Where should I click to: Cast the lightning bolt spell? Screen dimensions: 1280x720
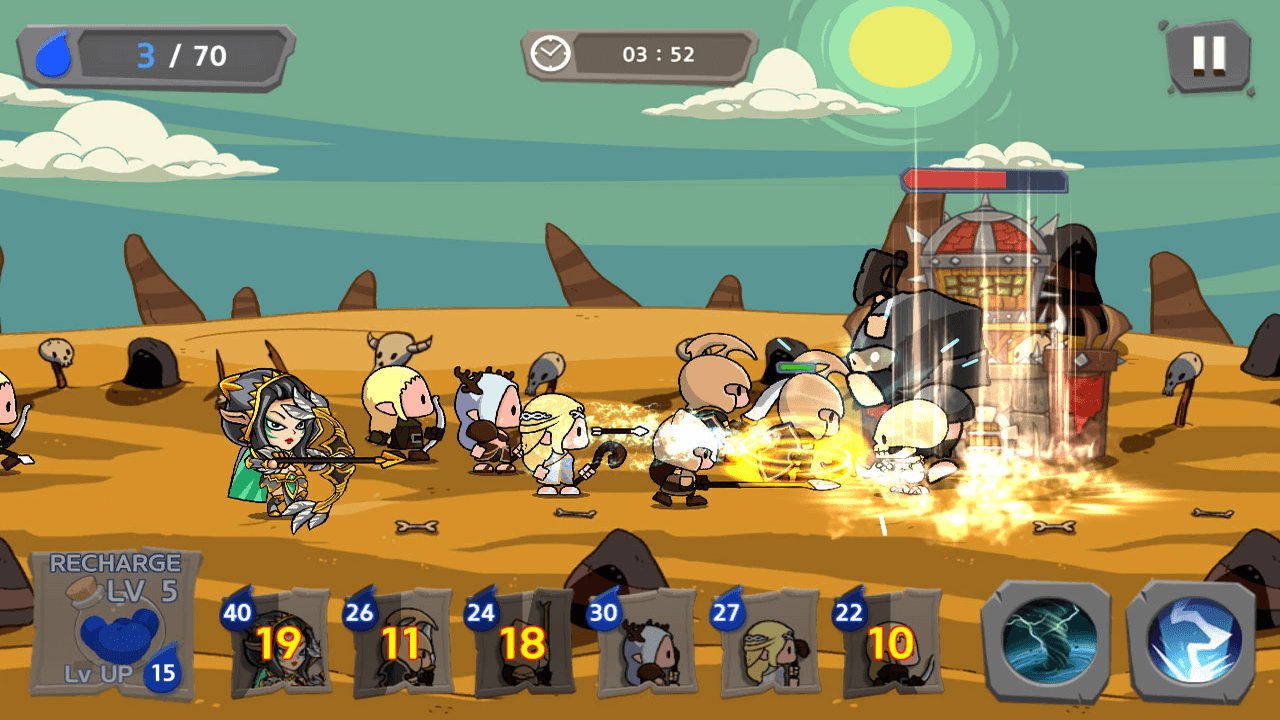click(1192, 639)
